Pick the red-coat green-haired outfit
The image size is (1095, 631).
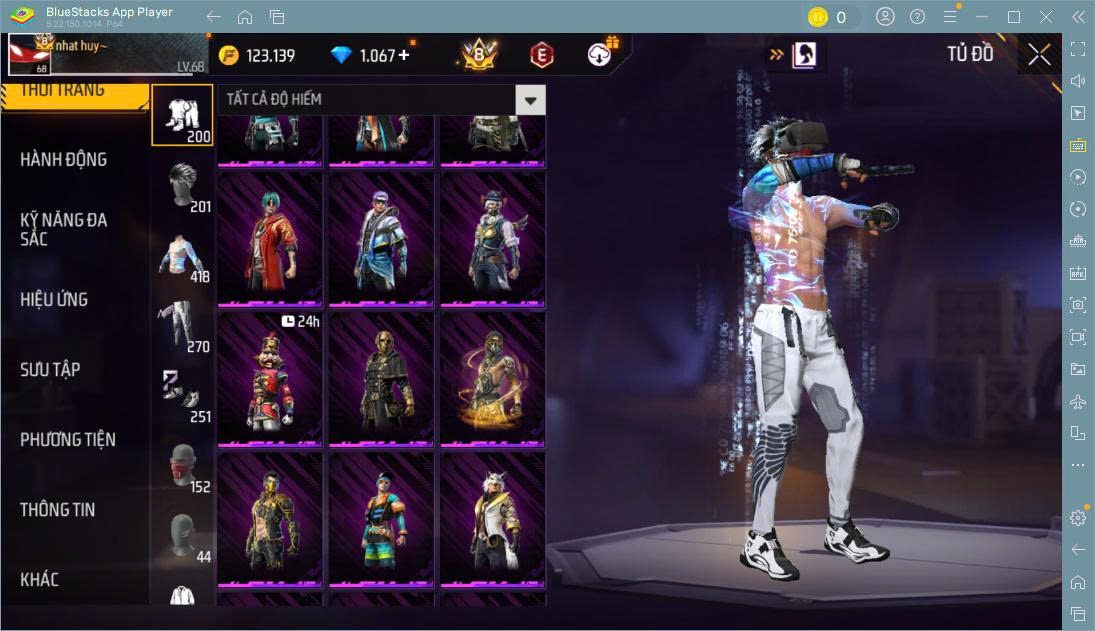(x=270, y=240)
